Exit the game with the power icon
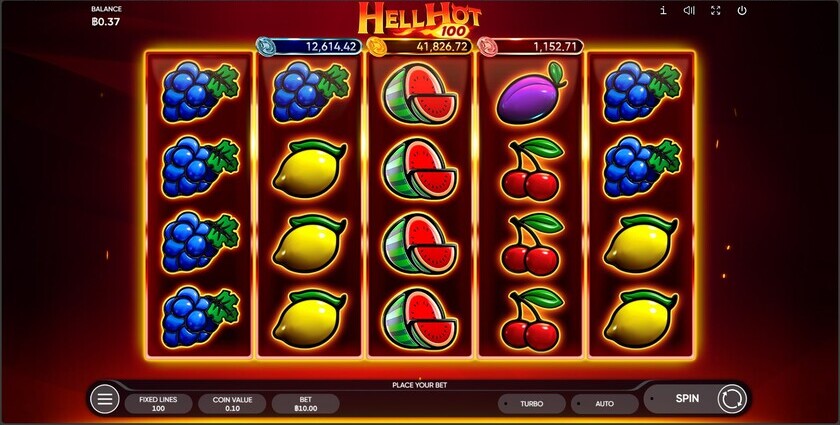This screenshot has width=840, height=425. pos(742,11)
